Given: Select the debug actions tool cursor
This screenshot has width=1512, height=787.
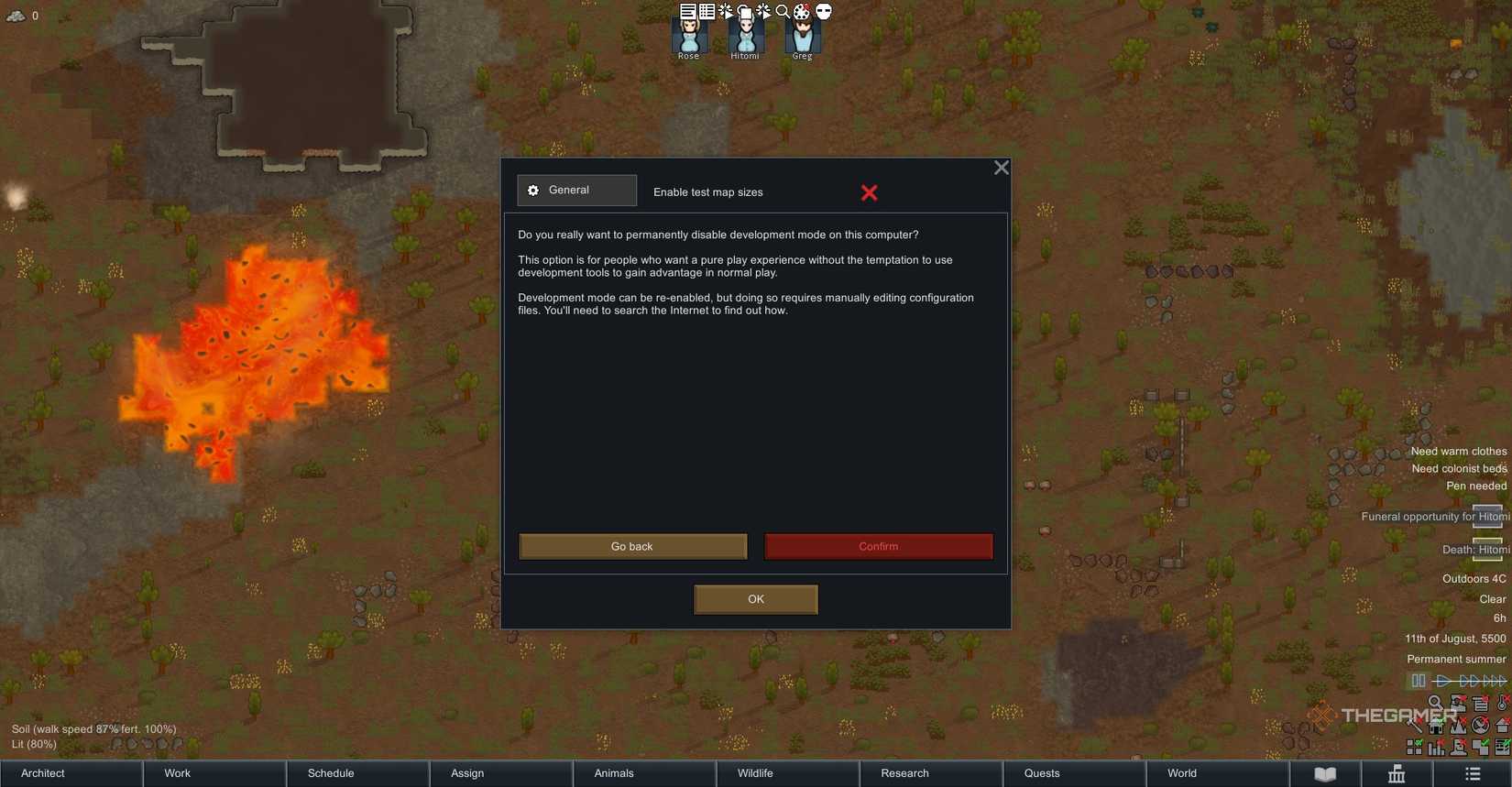Looking at the screenshot, I should click(763, 11).
